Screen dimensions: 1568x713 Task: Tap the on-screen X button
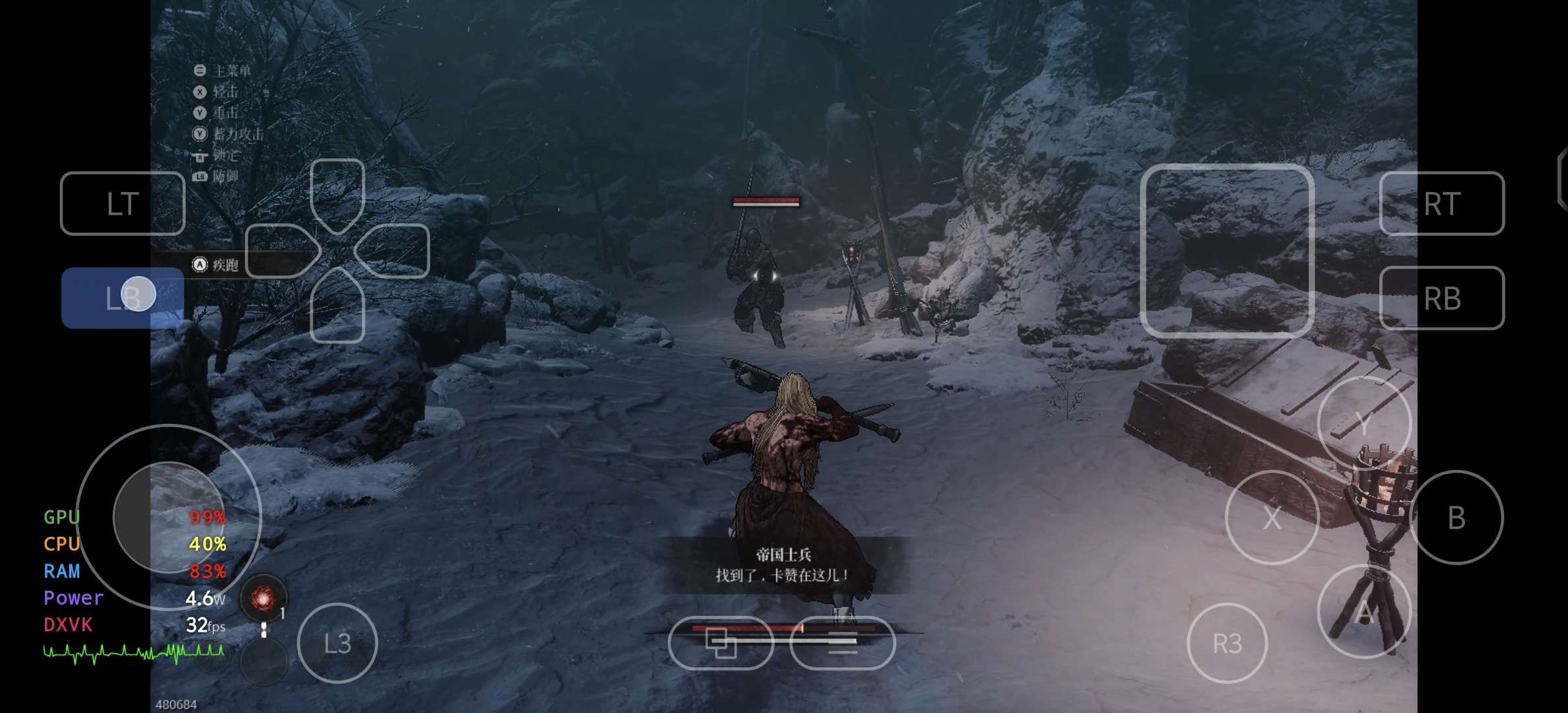pos(1272,518)
